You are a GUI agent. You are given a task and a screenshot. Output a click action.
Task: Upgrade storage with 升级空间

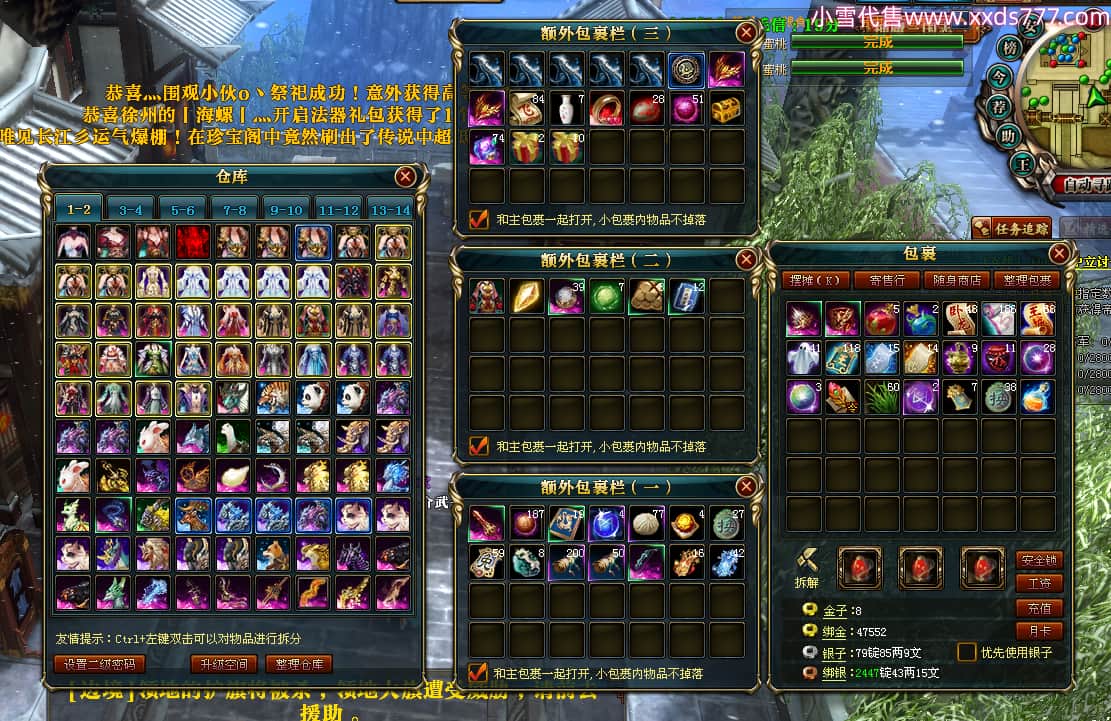(x=224, y=663)
